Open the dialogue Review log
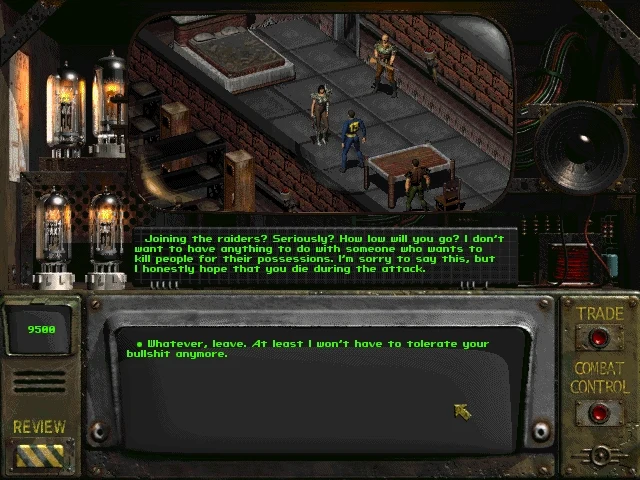Image resolution: width=640 pixels, height=480 pixels. coord(40,454)
